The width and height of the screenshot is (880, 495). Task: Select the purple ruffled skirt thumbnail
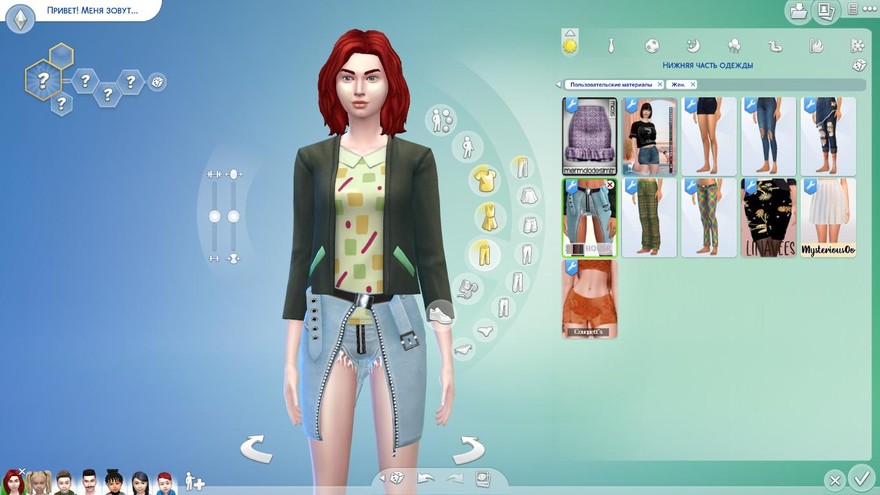click(590, 136)
